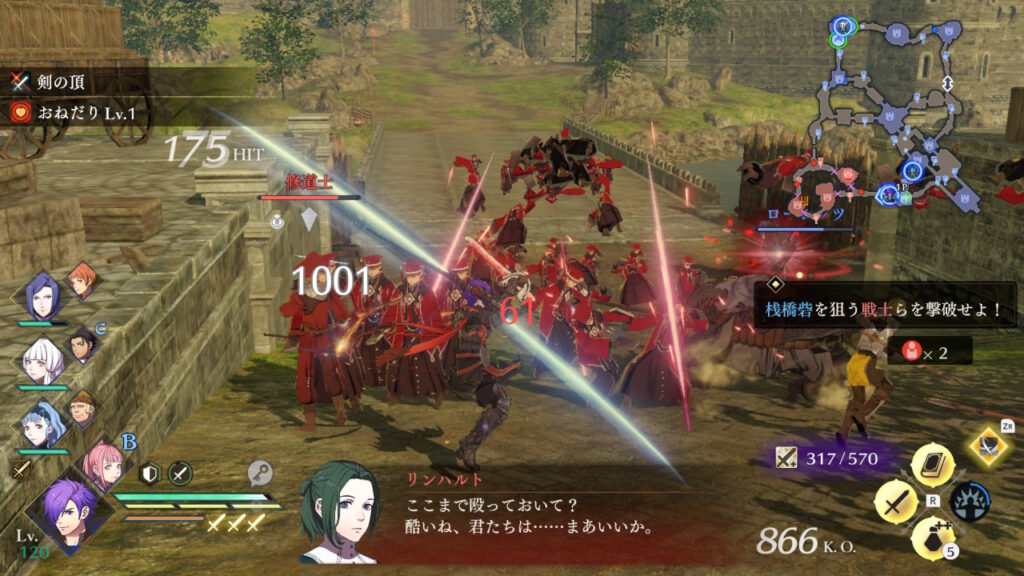Click the key icon bubble

tap(262, 474)
